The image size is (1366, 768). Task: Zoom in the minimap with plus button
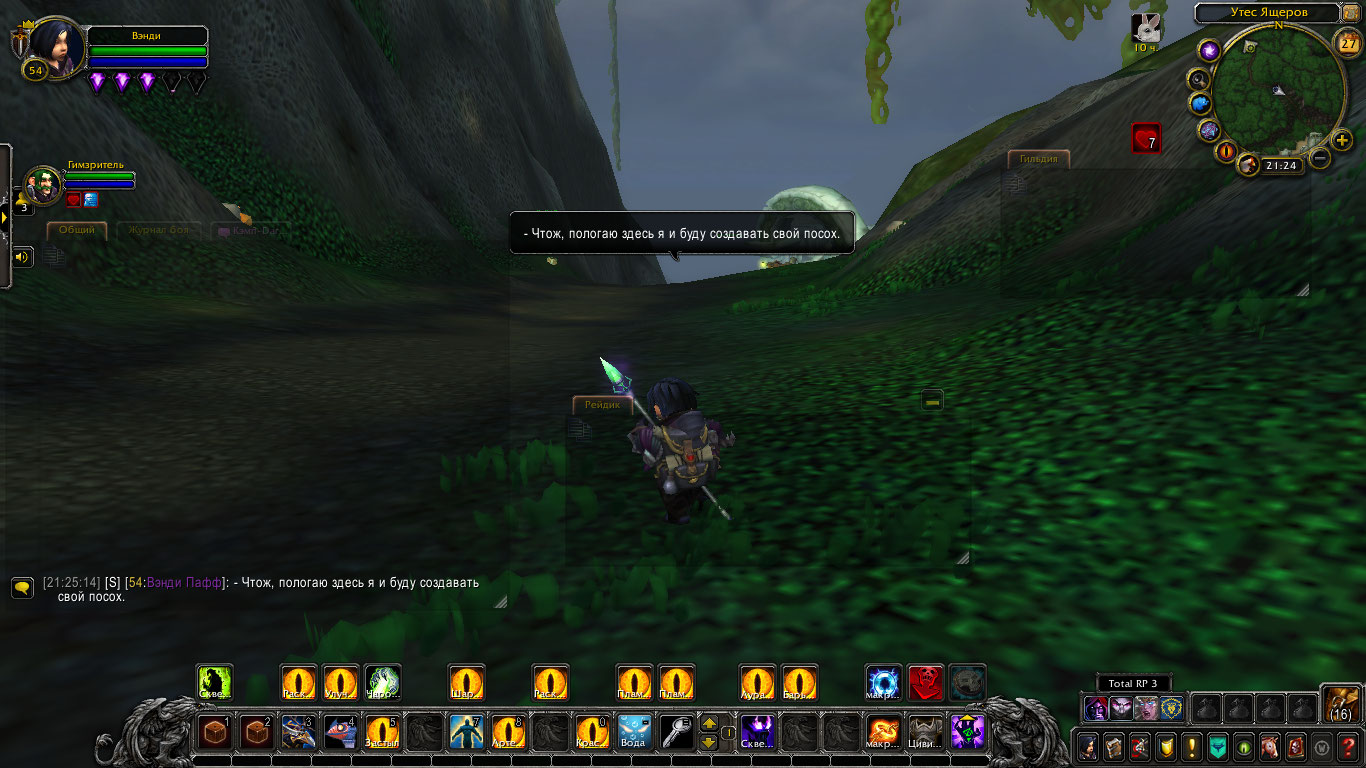coord(1342,140)
